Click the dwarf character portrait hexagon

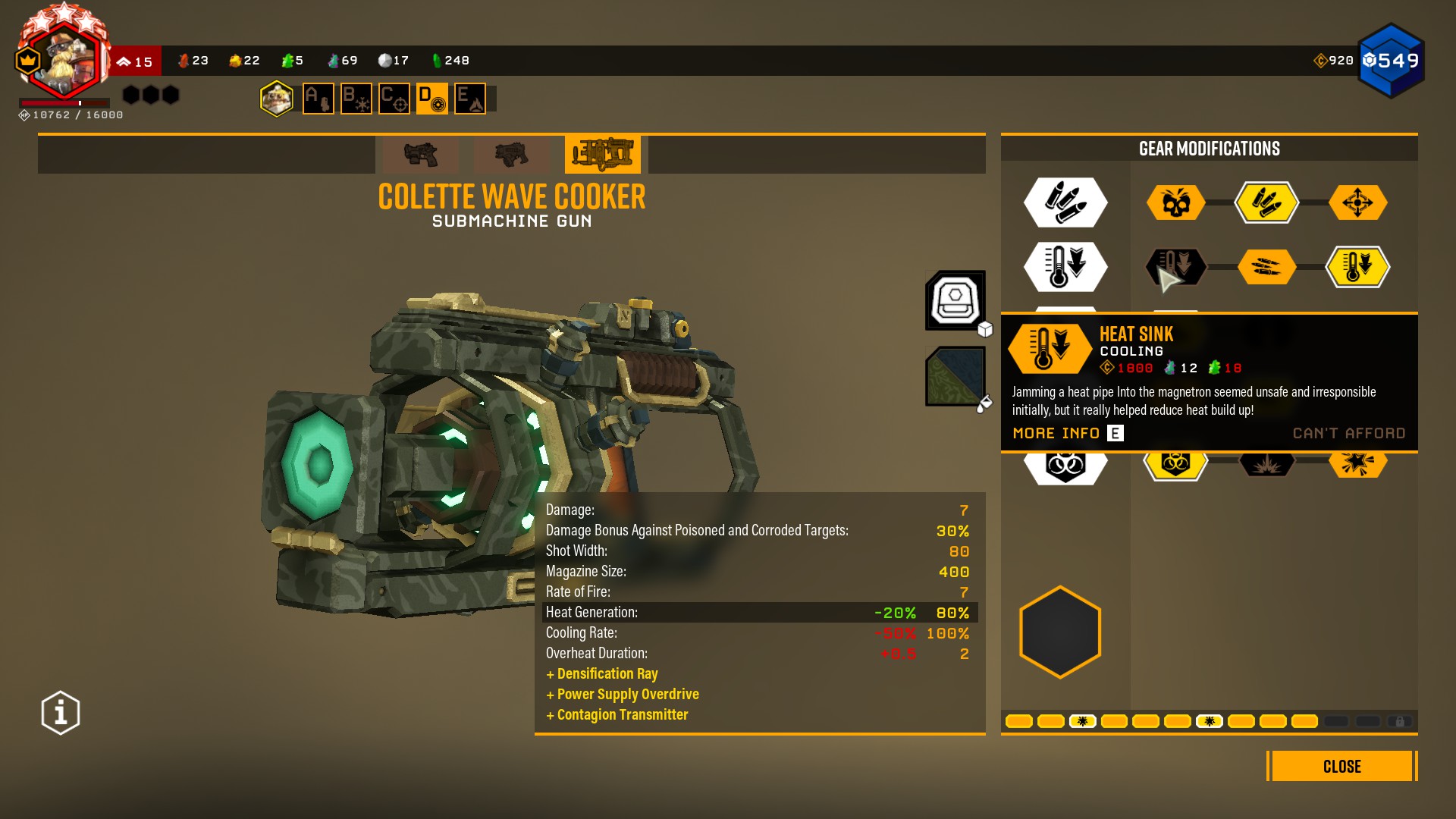(x=277, y=99)
